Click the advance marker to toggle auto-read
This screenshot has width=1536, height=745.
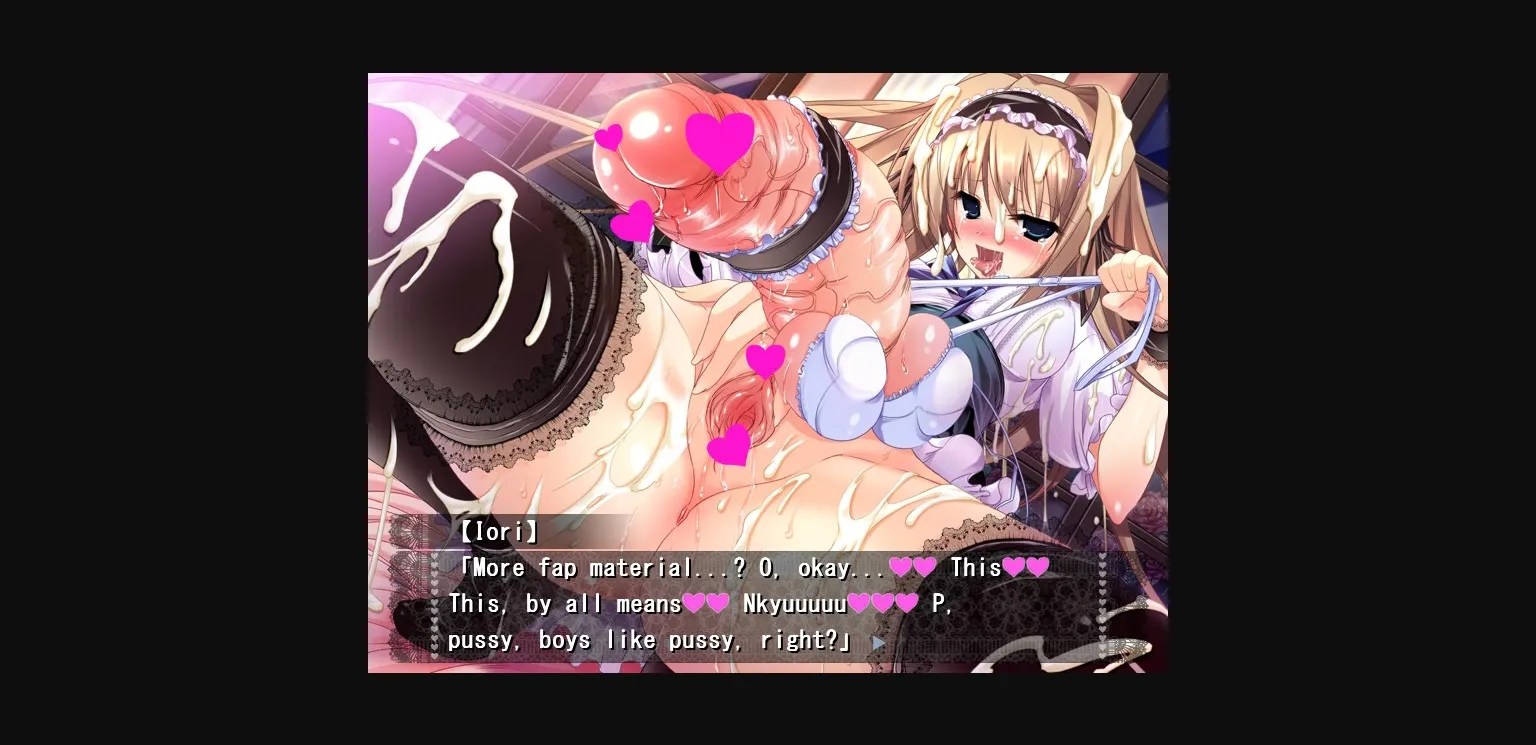click(879, 643)
